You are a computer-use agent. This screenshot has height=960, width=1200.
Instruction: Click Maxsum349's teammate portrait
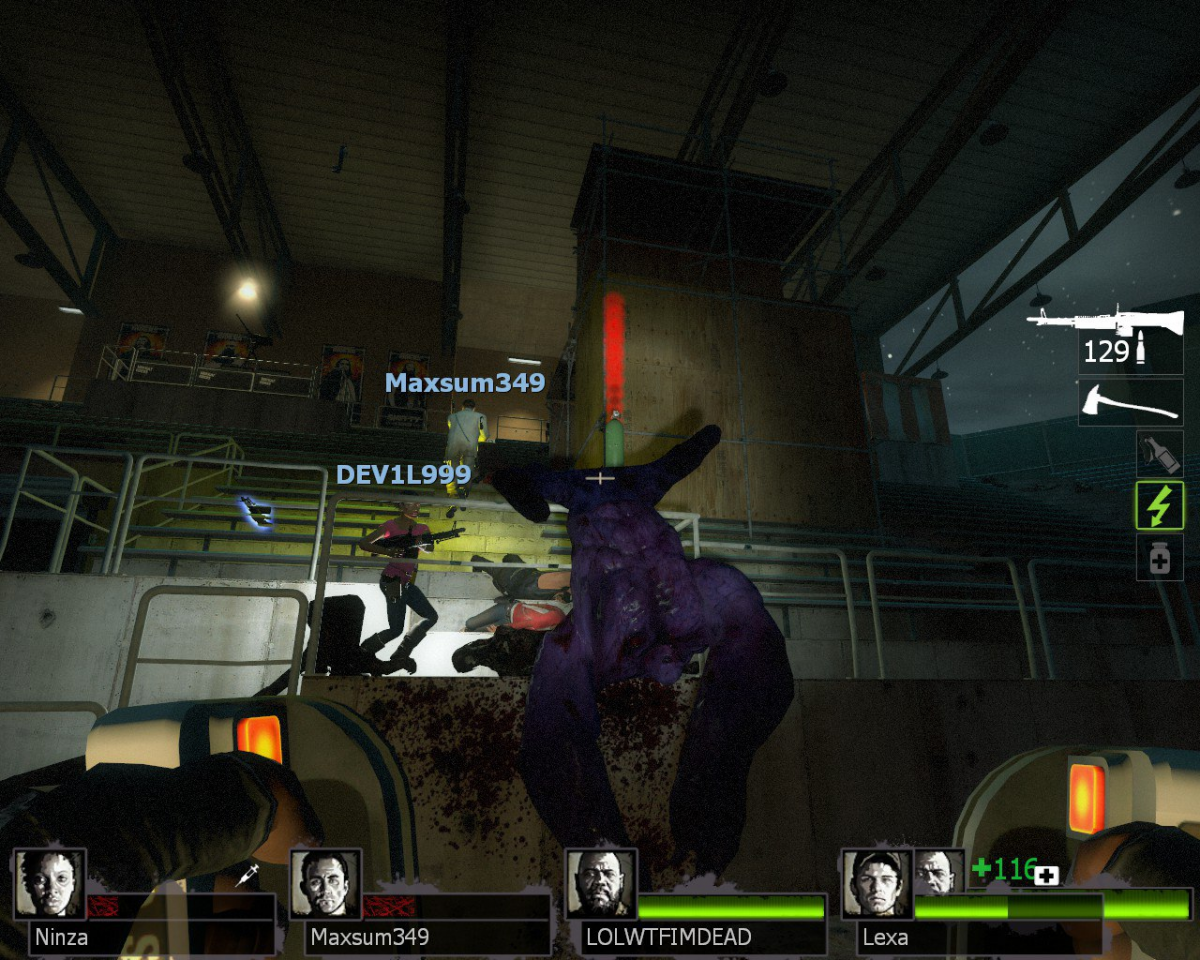tap(326, 884)
